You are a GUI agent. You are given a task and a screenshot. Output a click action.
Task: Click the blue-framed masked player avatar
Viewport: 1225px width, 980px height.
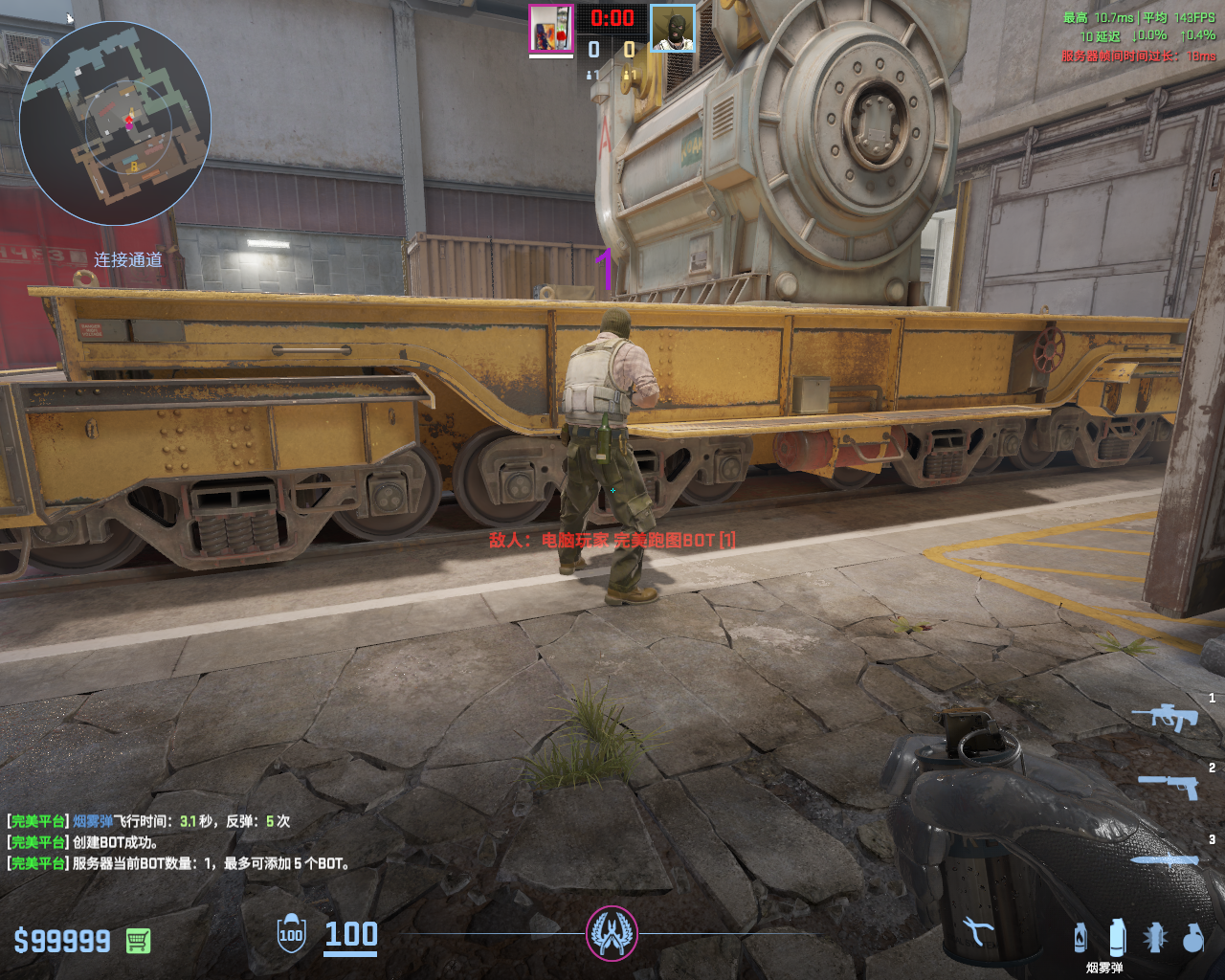(x=673, y=30)
